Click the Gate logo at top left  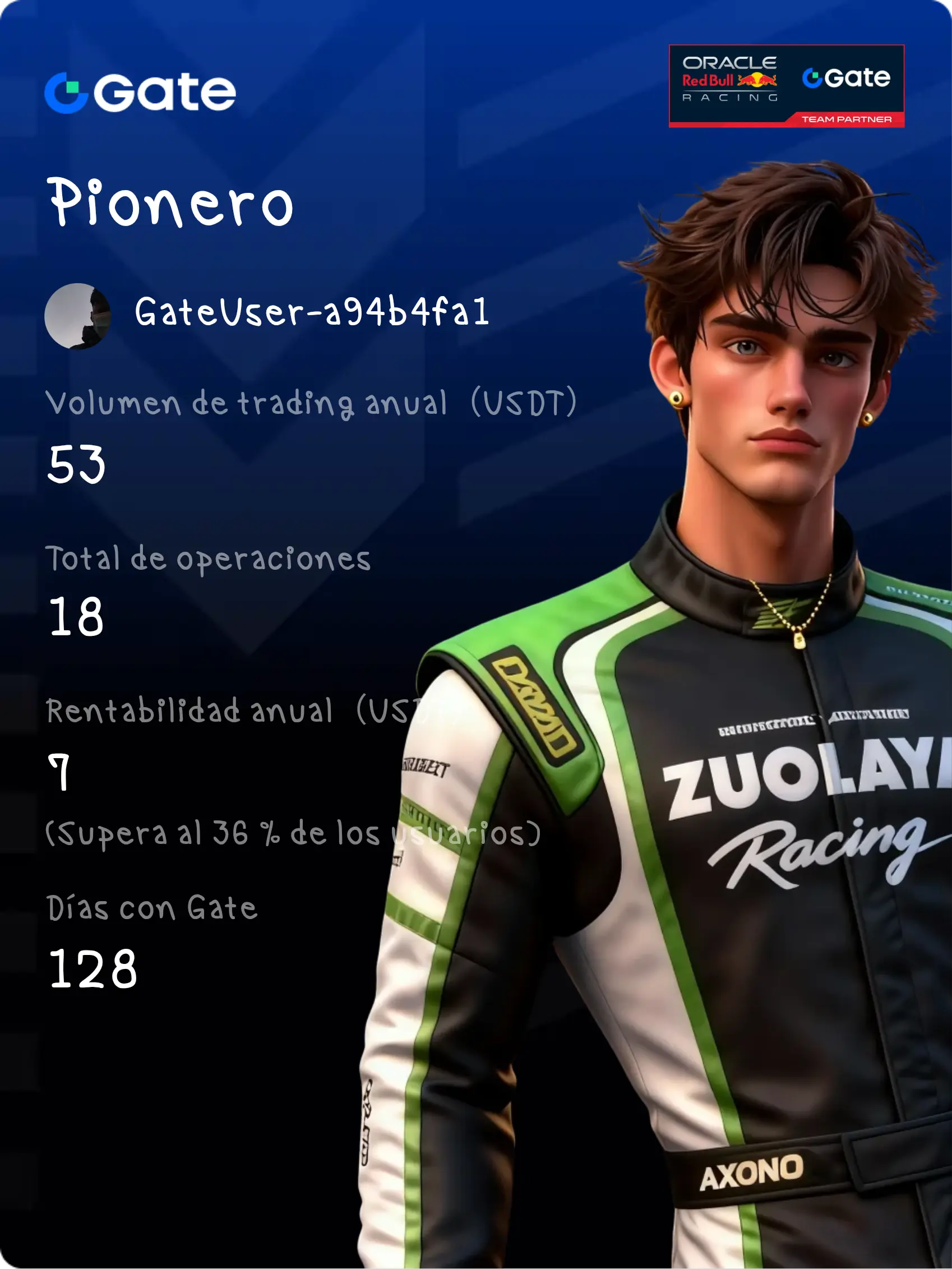click(140, 93)
